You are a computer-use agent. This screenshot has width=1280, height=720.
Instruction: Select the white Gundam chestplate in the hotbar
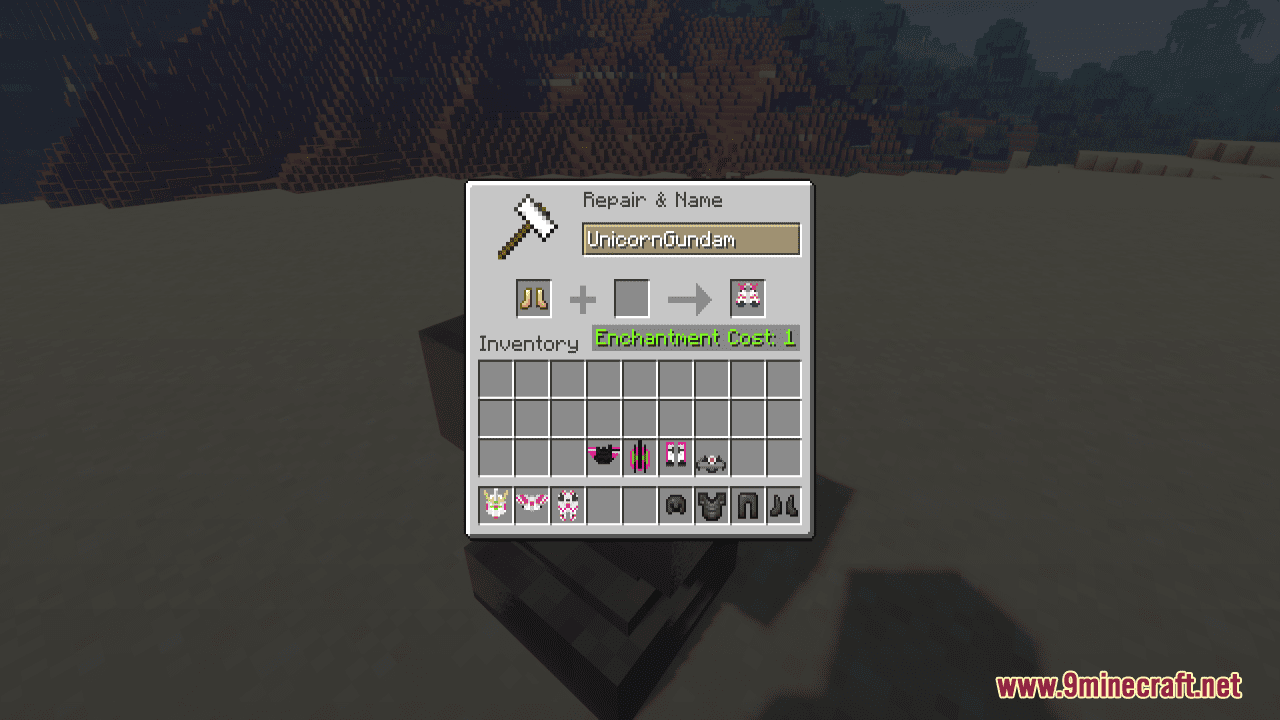coord(568,505)
